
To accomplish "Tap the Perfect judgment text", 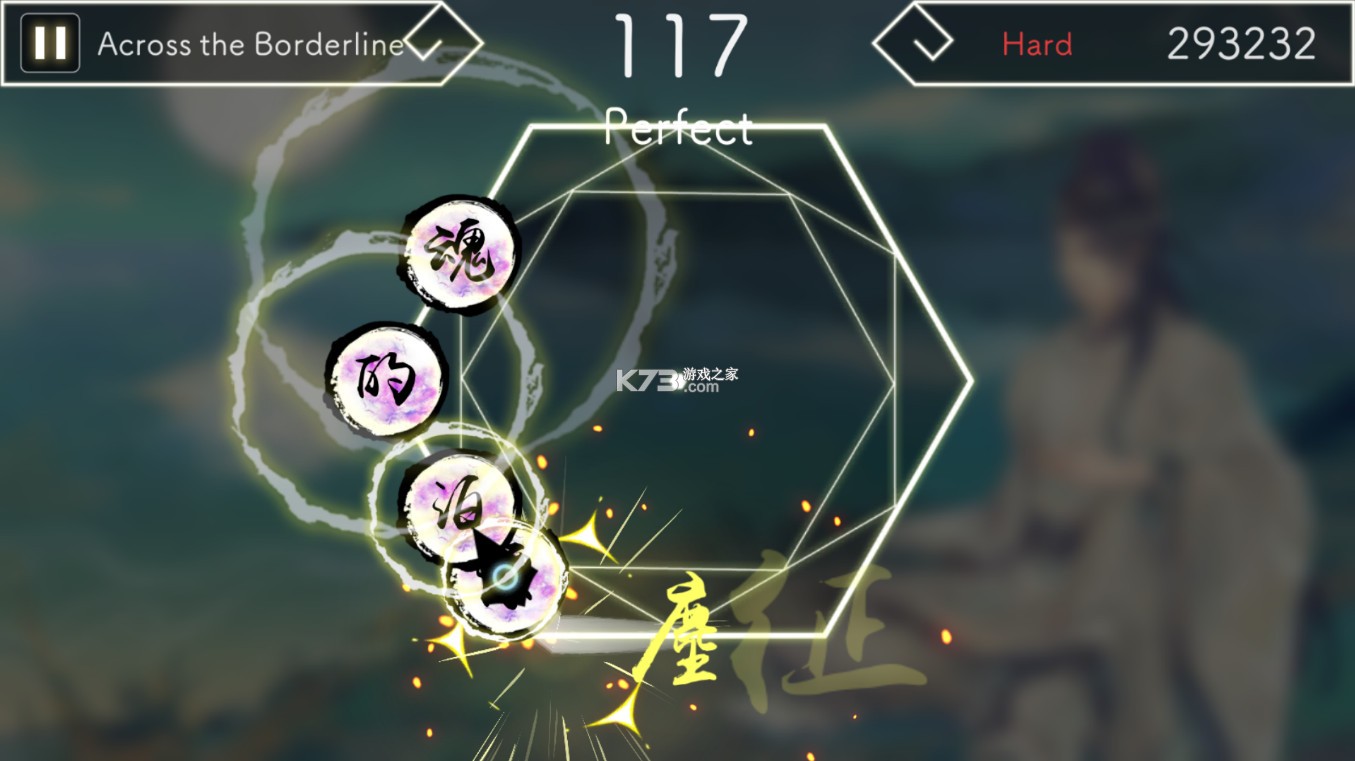I will tap(678, 128).
